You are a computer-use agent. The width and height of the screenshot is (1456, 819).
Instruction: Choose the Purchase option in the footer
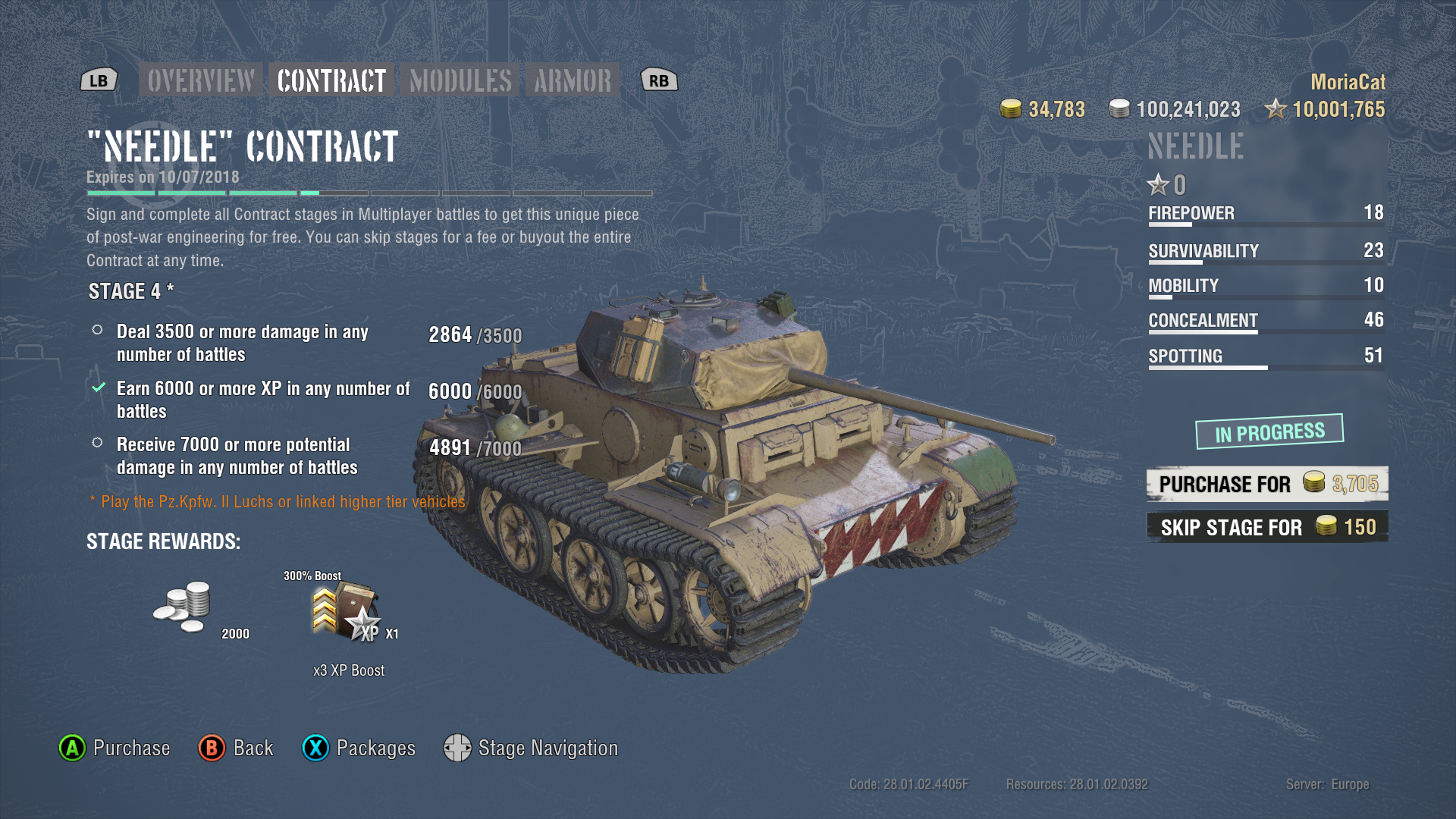click(115, 748)
